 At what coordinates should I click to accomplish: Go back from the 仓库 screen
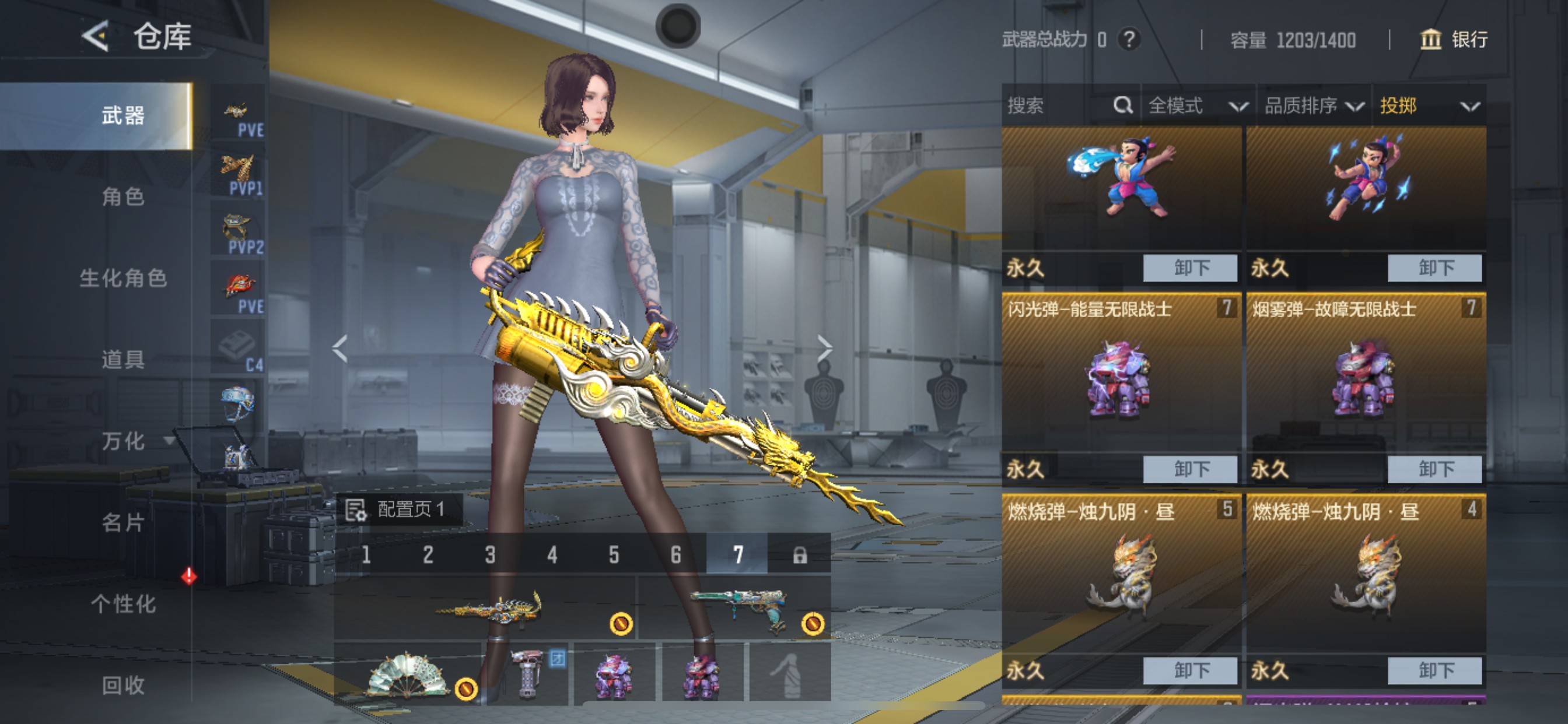coord(96,37)
